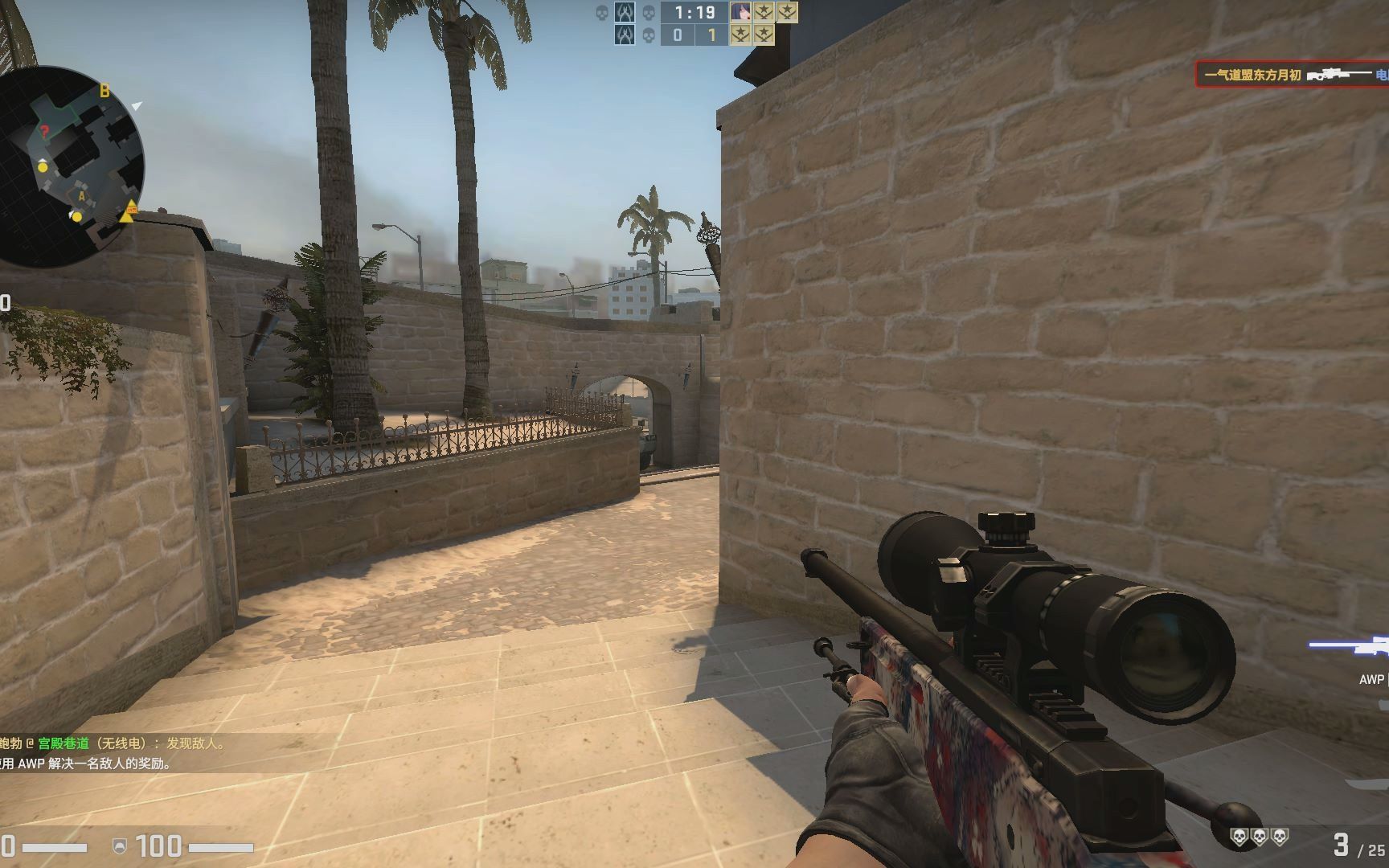Click the terrorist skull icon beside the score
Image resolution: width=1389 pixels, height=868 pixels.
(x=647, y=36)
